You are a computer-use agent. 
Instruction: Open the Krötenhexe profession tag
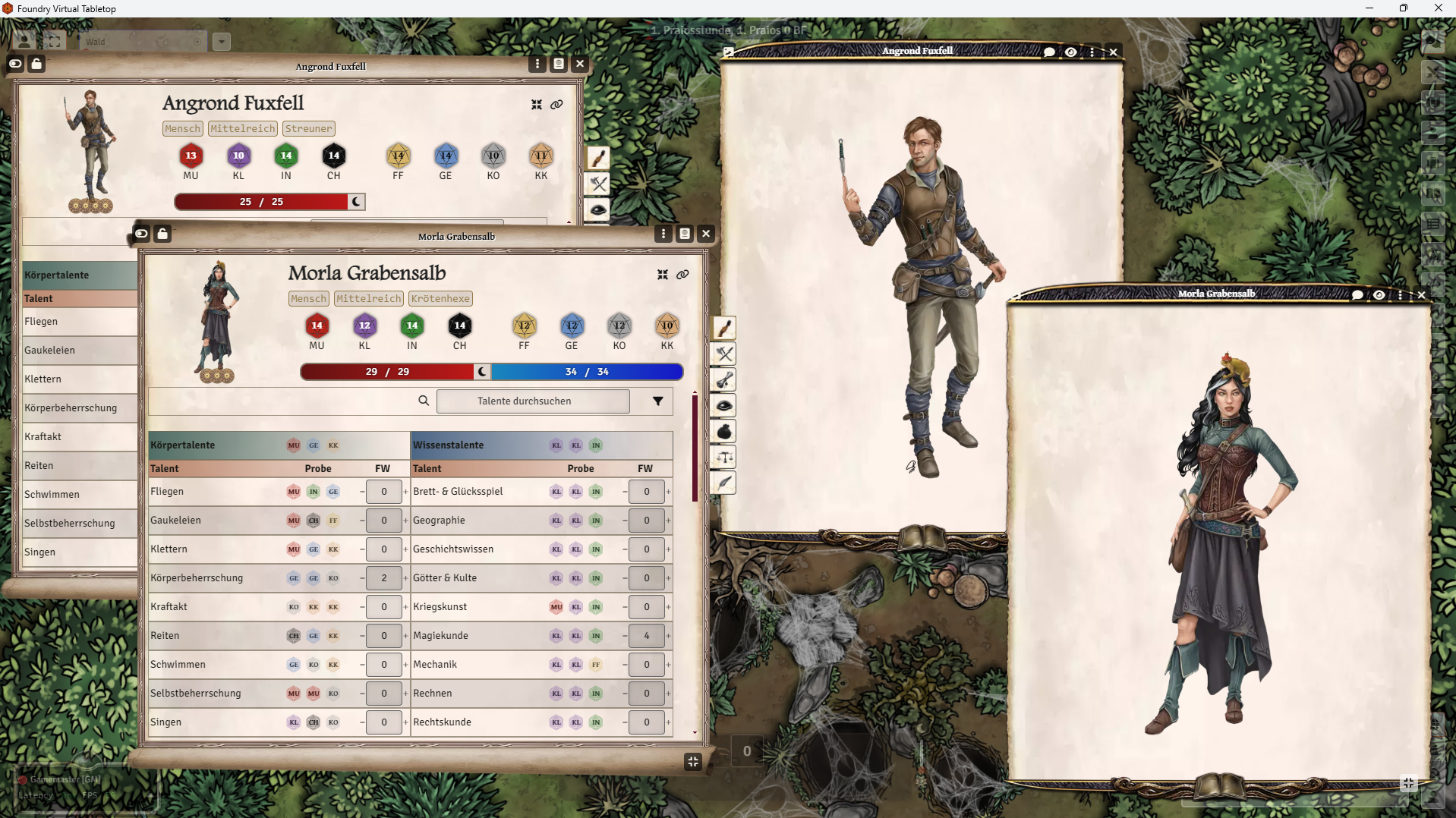point(440,299)
